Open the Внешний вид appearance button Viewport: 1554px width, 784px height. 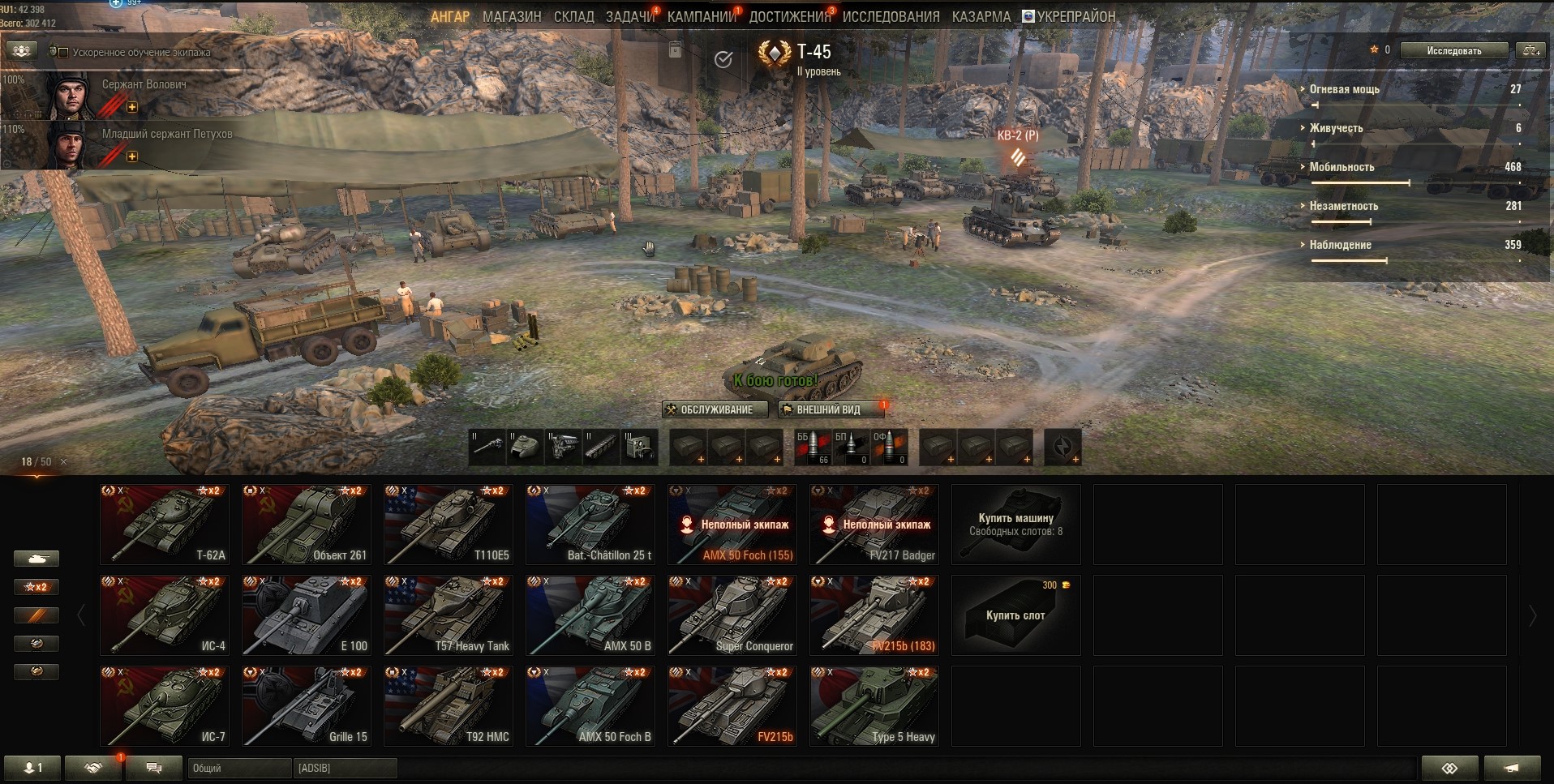point(830,409)
